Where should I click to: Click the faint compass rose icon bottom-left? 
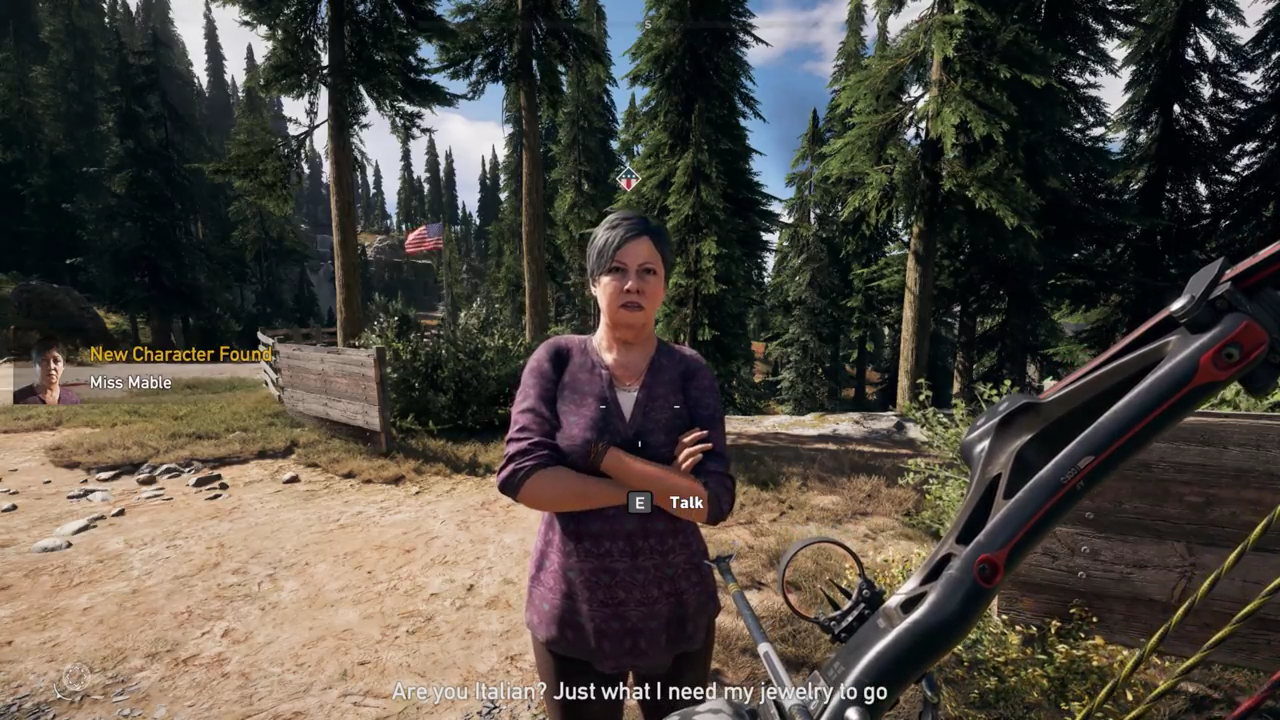(x=76, y=676)
